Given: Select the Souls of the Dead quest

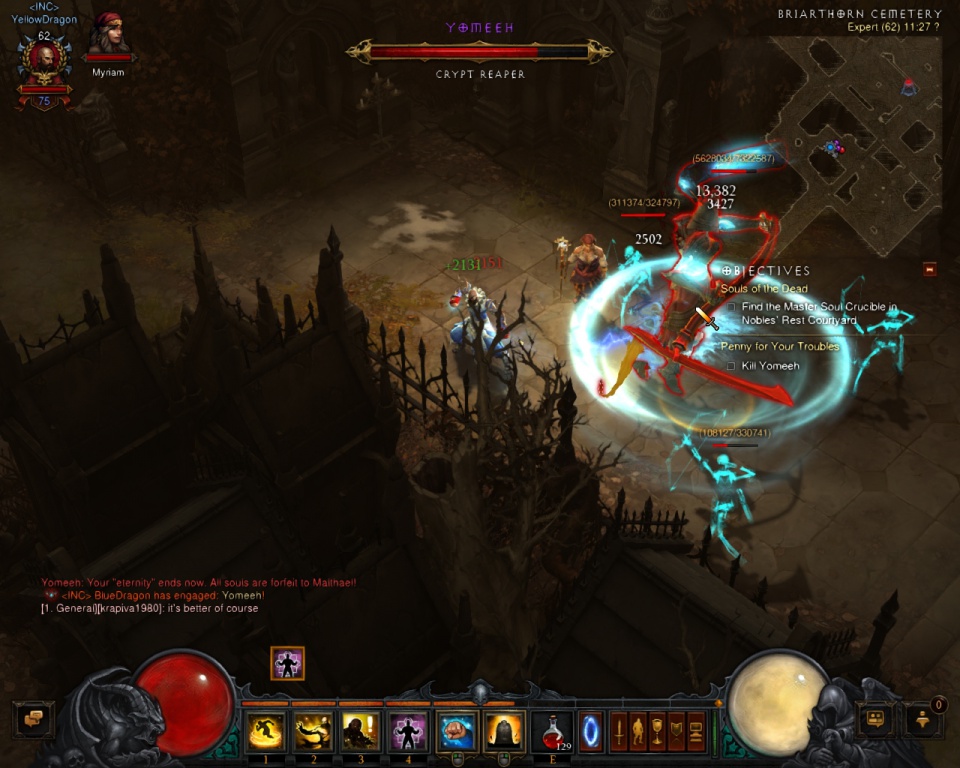Looking at the screenshot, I should (764, 289).
